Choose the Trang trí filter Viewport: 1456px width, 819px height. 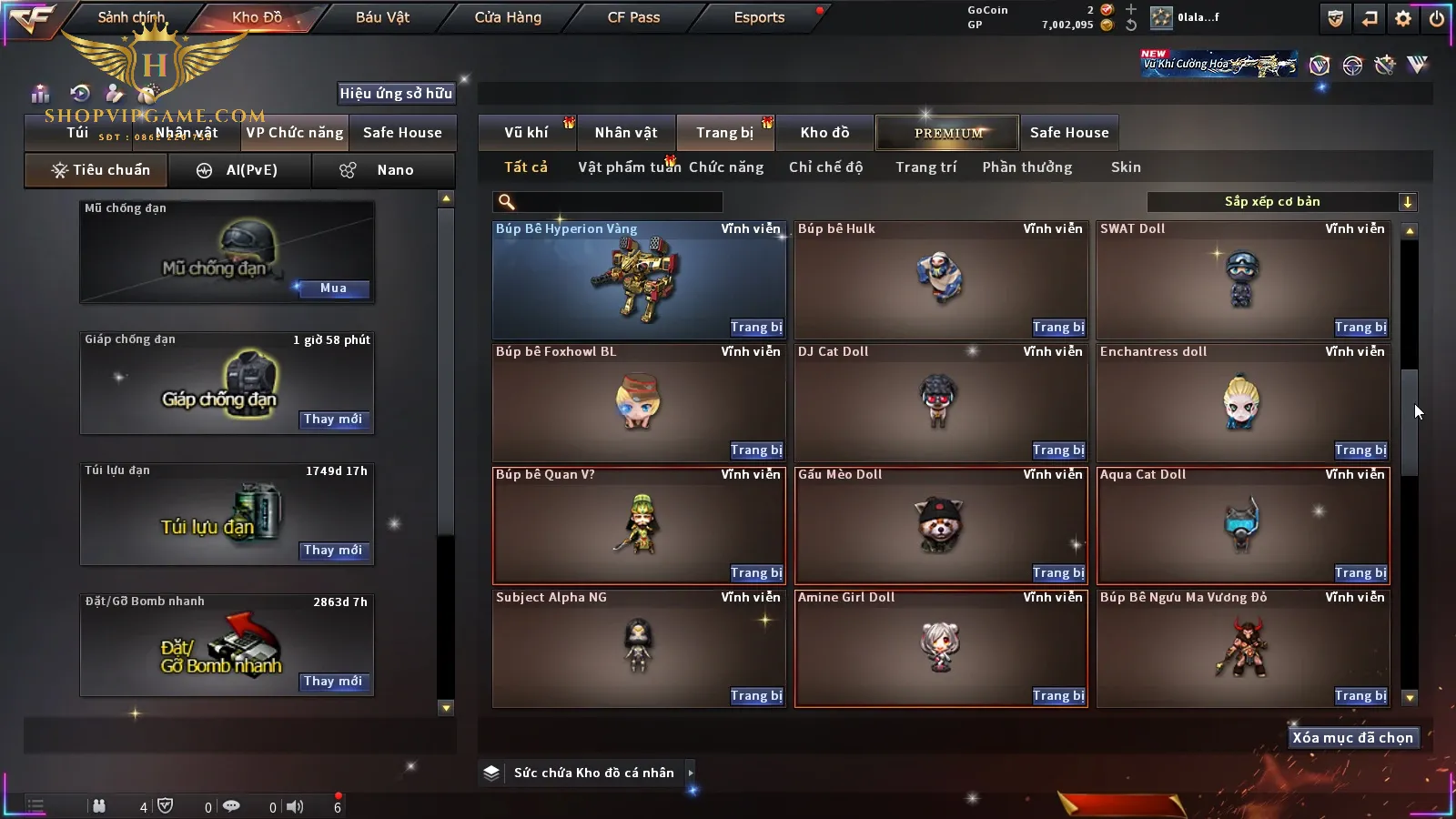click(925, 167)
